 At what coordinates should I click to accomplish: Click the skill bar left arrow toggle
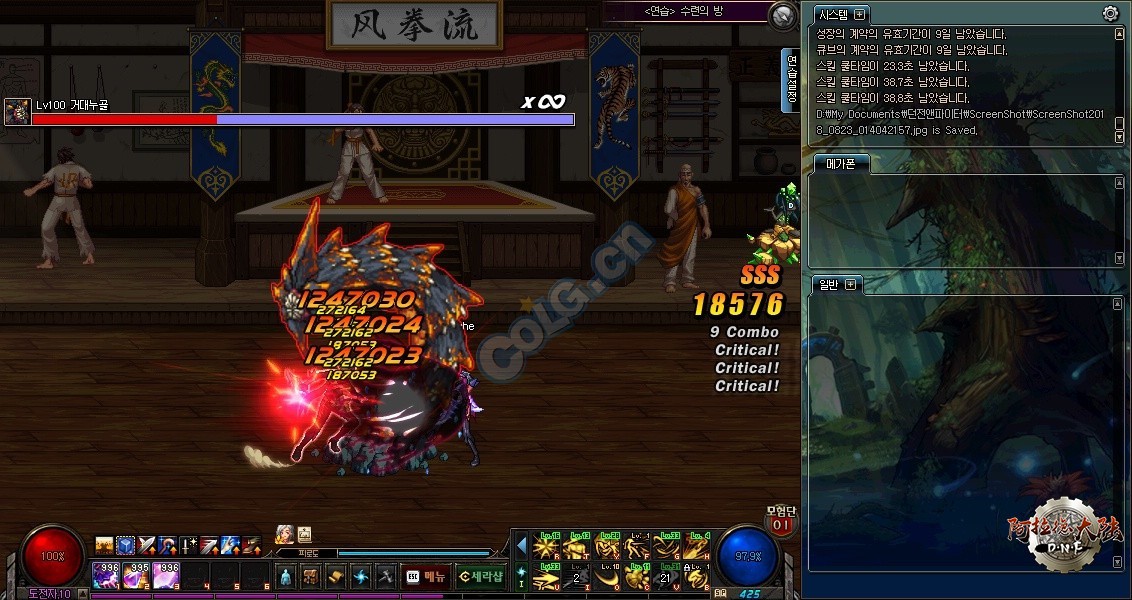pyautogui.click(x=521, y=546)
